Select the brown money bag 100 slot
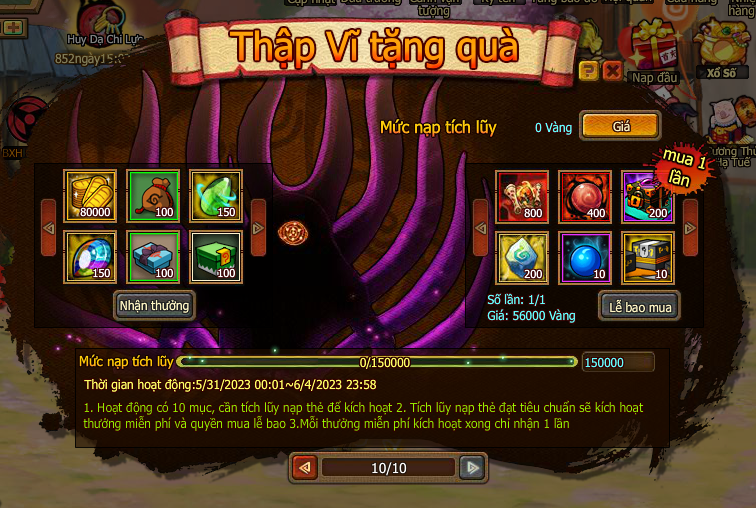Screen dimensions: 756x508 tap(153, 196)
